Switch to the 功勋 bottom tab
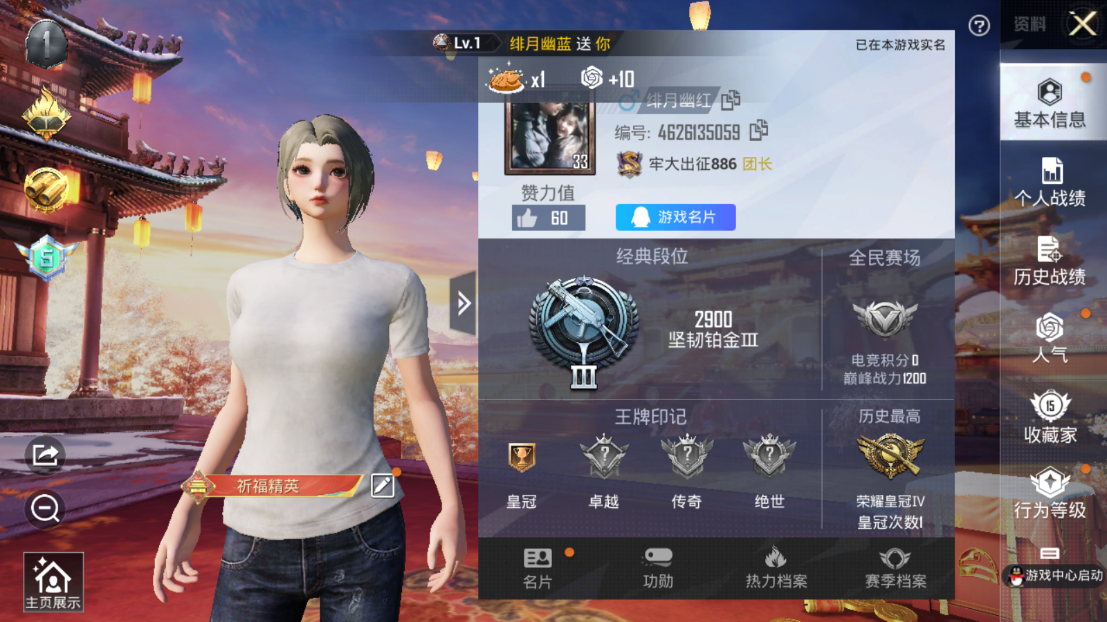 tap(657, 568)
